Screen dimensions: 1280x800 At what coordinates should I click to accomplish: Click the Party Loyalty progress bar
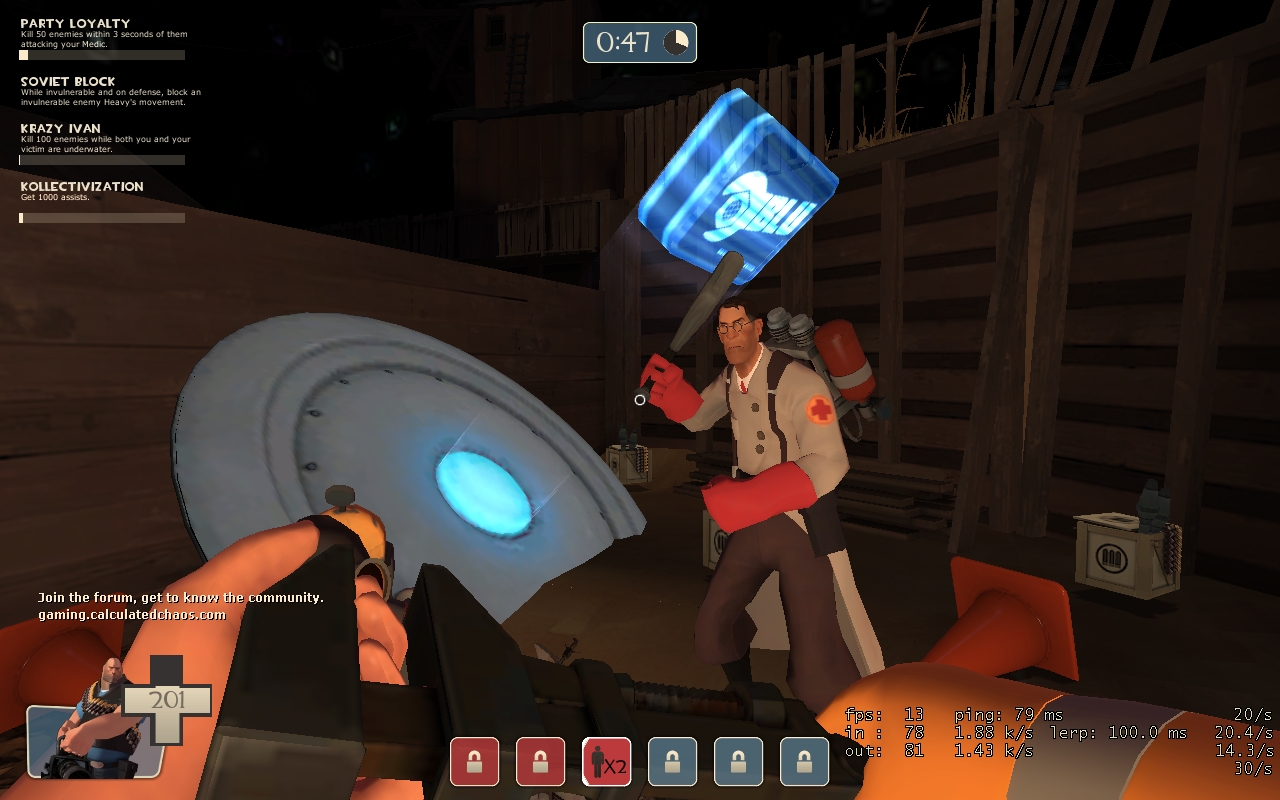coord(102,54)
